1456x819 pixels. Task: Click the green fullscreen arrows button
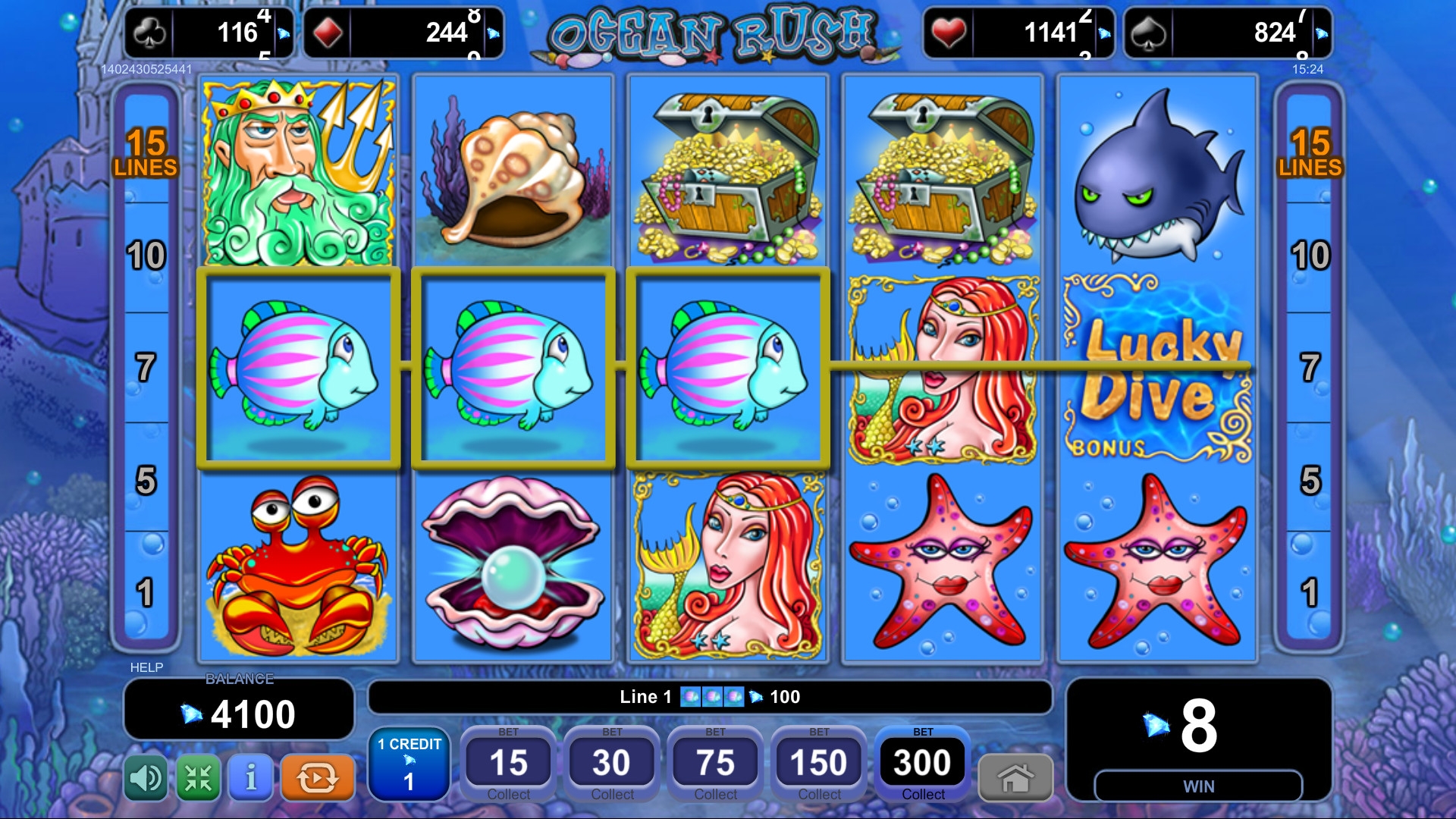coord(198,777)
